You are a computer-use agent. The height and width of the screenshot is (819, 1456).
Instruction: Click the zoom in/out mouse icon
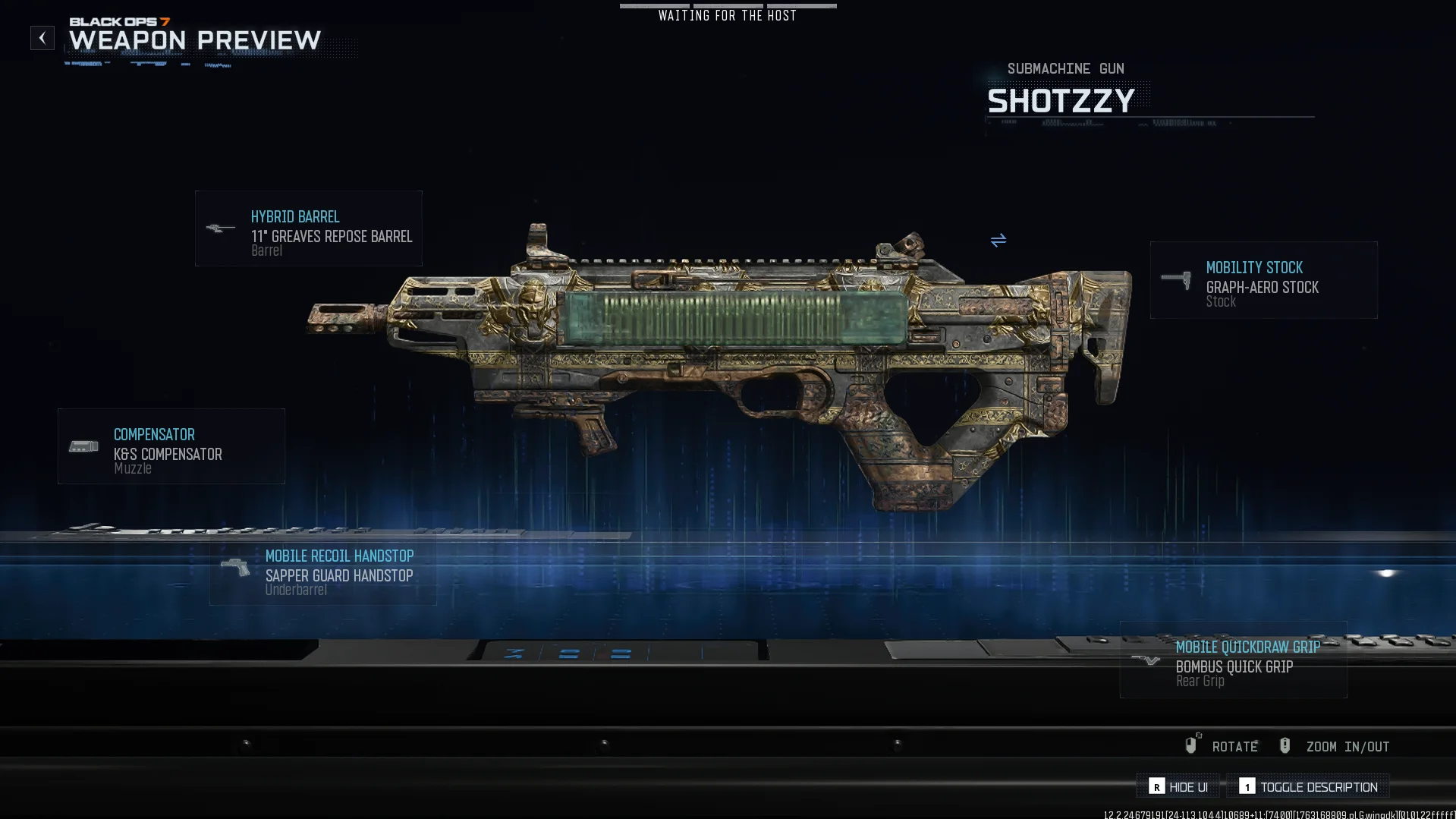1285,745
